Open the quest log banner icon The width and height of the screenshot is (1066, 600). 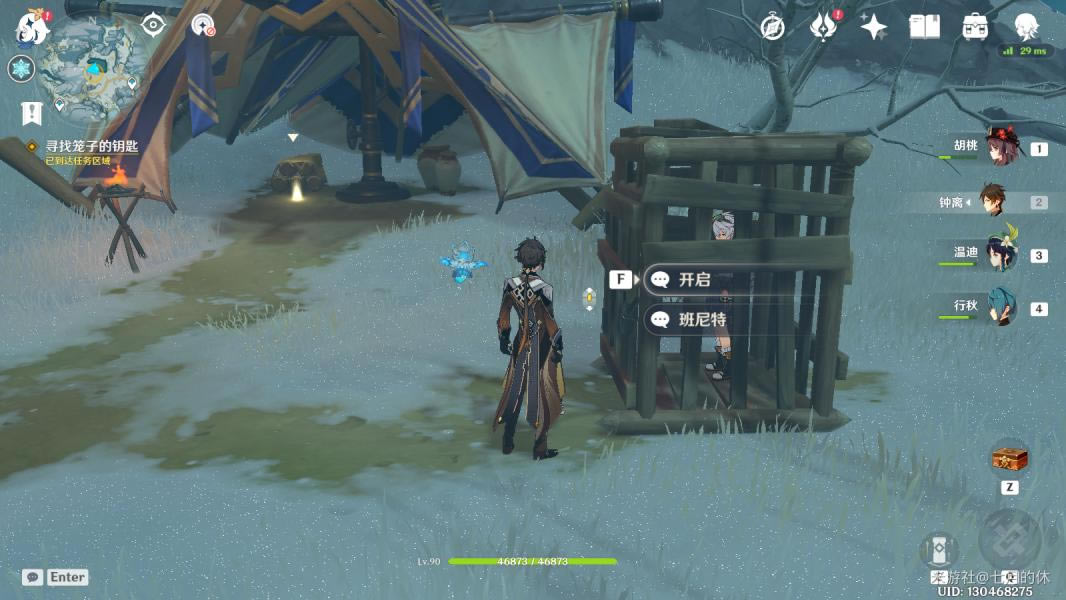pyautogui.click(x=32, y=113)
